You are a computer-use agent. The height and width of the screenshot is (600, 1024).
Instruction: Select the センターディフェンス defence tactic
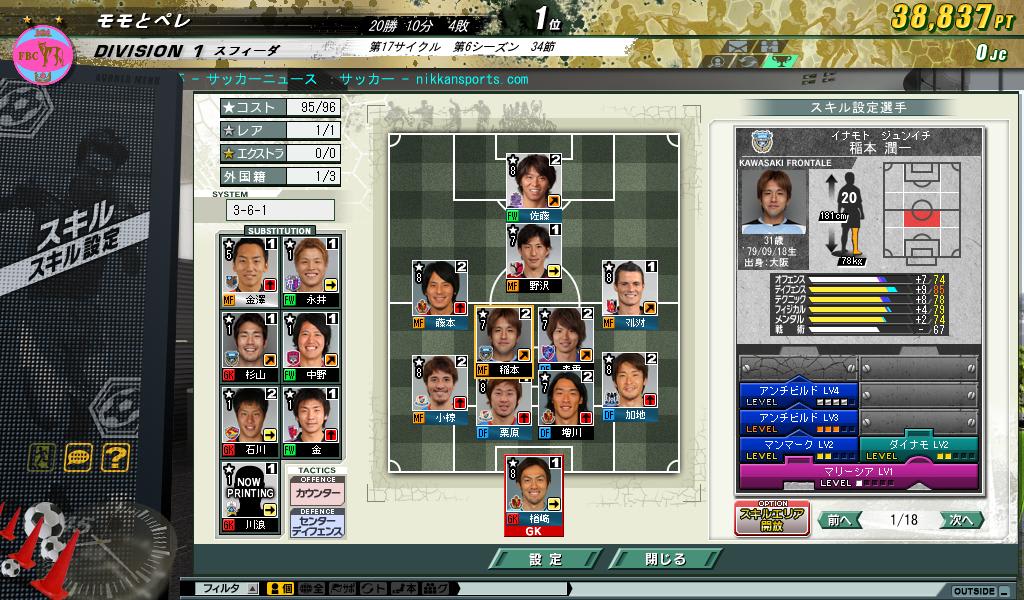317,524
